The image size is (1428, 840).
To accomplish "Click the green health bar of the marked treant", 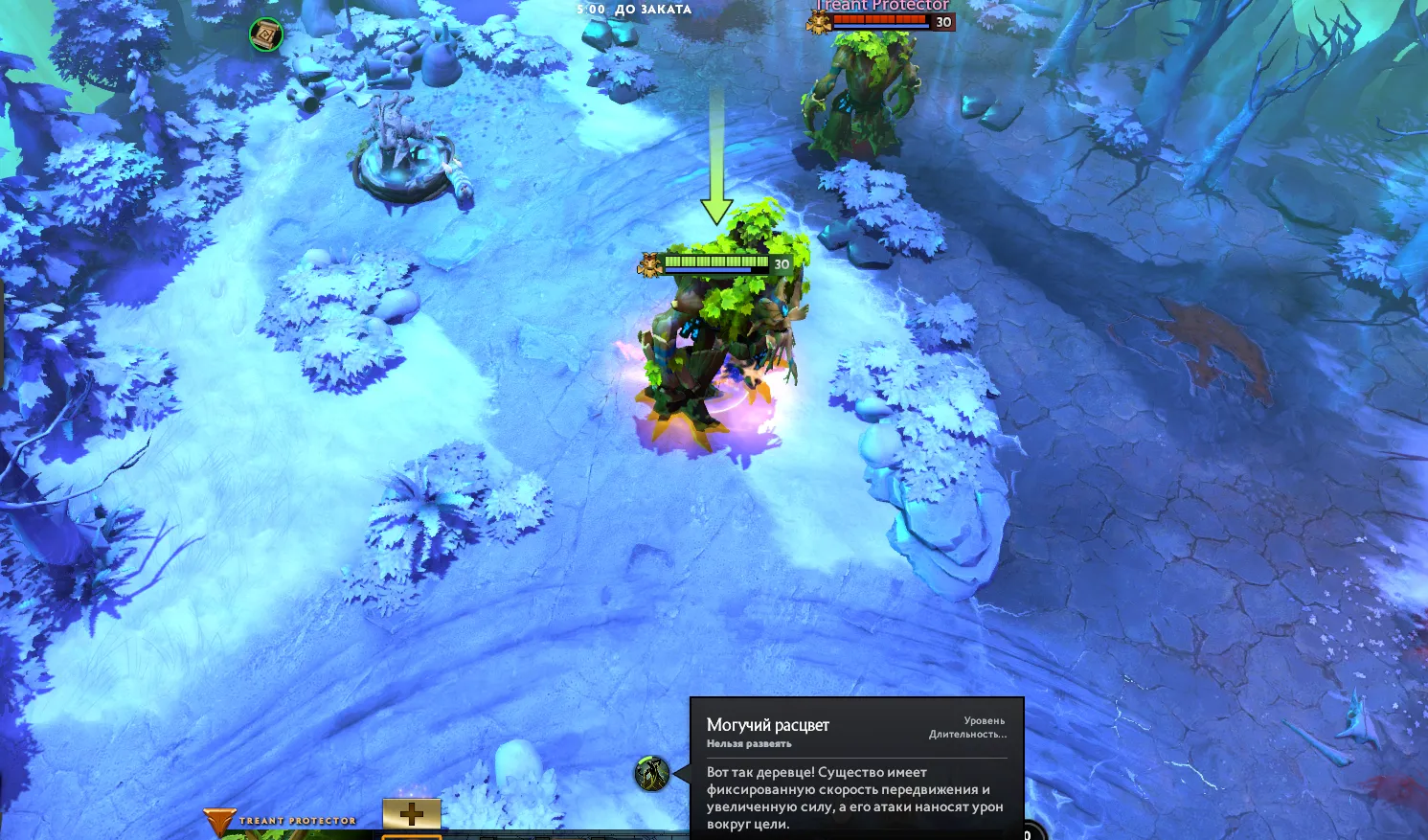I will 716,260.
